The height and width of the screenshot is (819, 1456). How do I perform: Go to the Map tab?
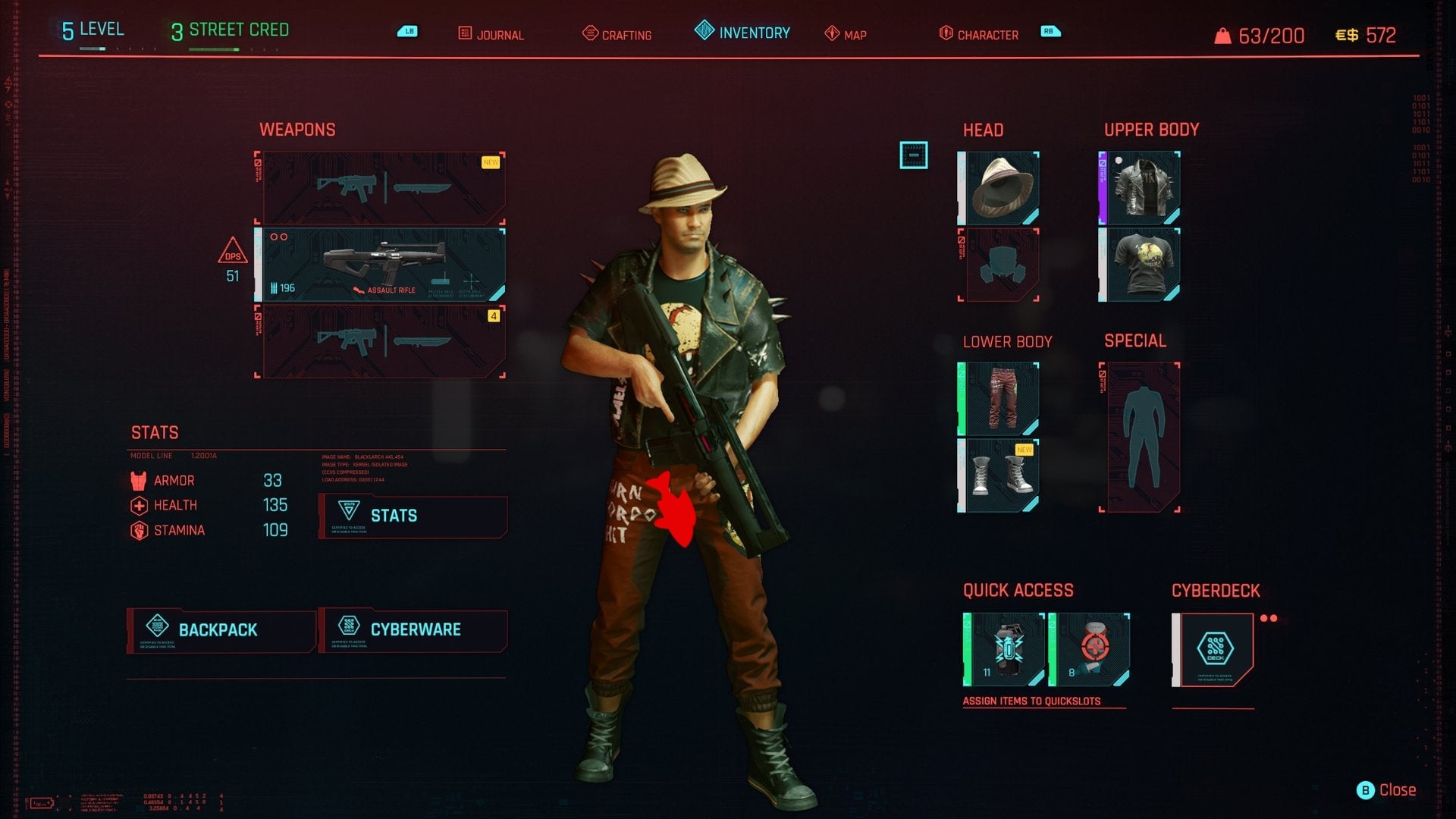(x=846, y=35)
